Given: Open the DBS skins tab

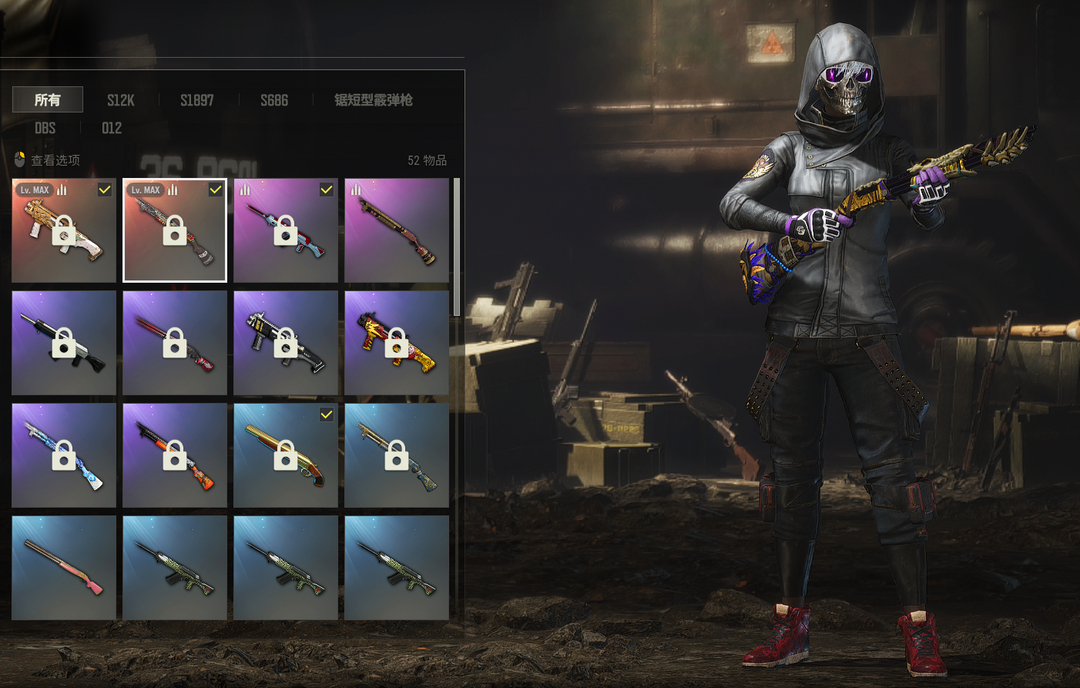Looking at the screenshot, I should click(x=45, y=128).
